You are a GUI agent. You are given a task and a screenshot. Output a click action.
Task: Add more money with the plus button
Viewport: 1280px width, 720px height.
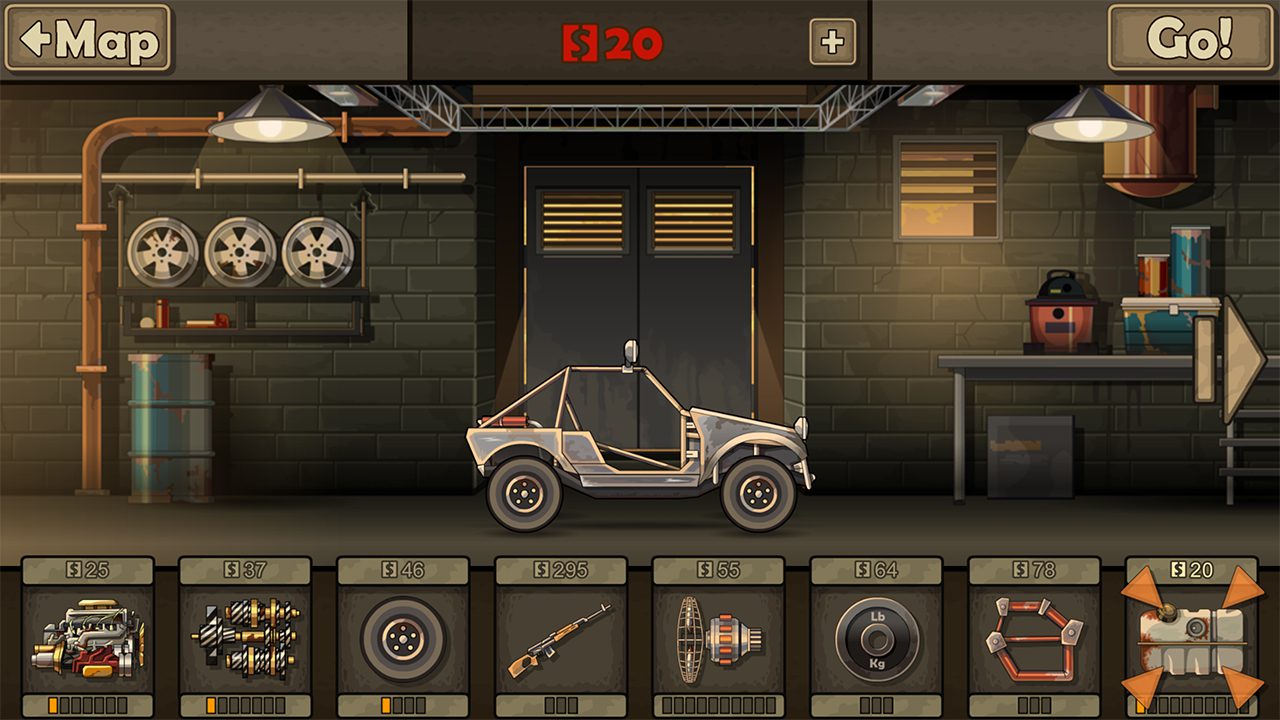pos(832,42)
